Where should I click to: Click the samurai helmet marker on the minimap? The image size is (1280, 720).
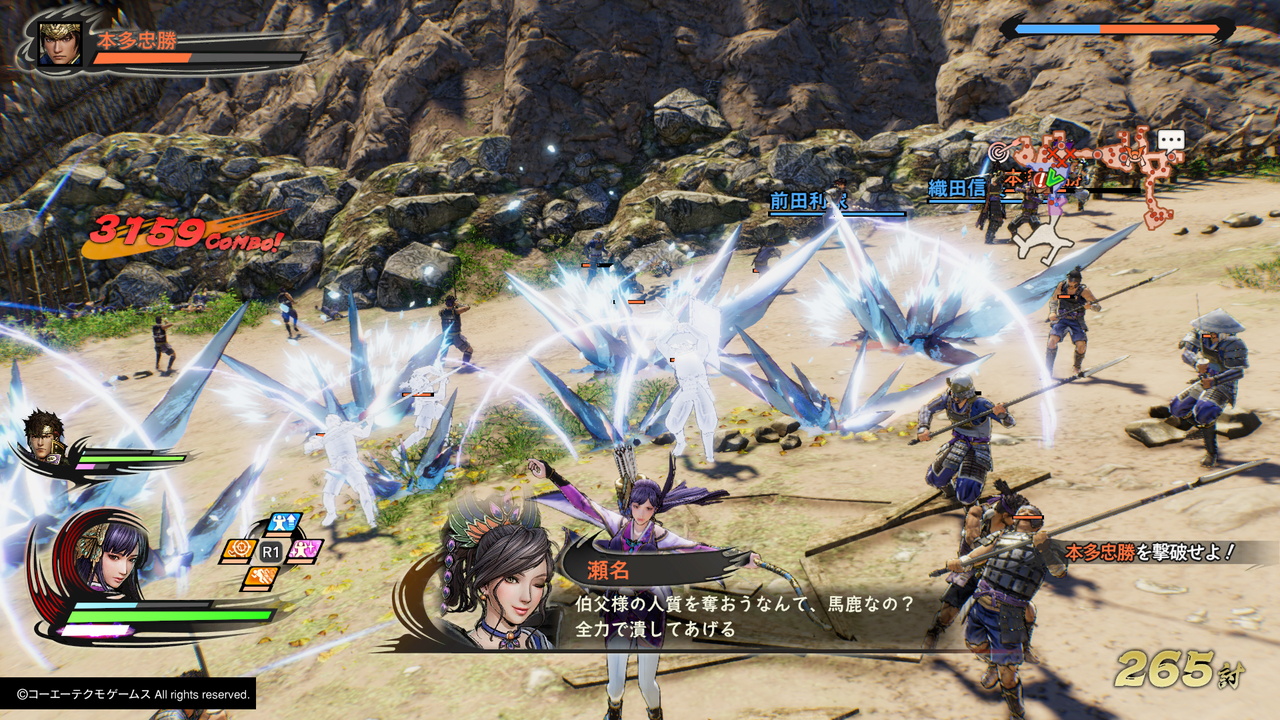[1133, 155]
